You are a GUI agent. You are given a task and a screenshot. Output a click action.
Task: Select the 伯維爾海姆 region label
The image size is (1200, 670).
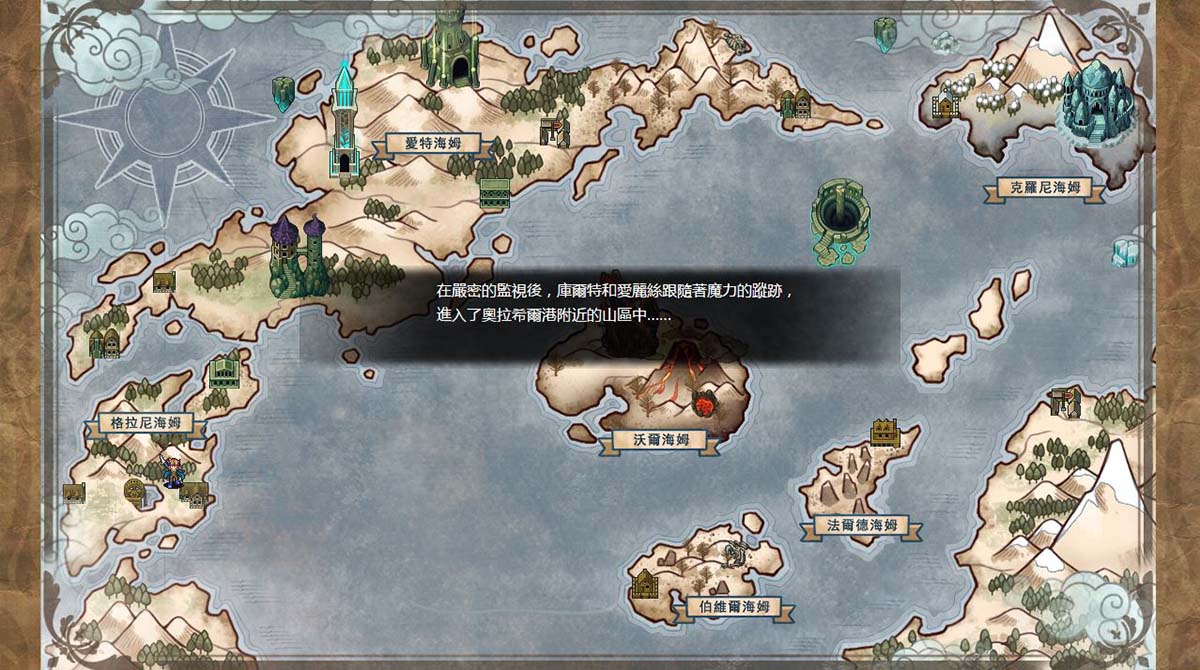pyautogui.click(x=727, y=606)
